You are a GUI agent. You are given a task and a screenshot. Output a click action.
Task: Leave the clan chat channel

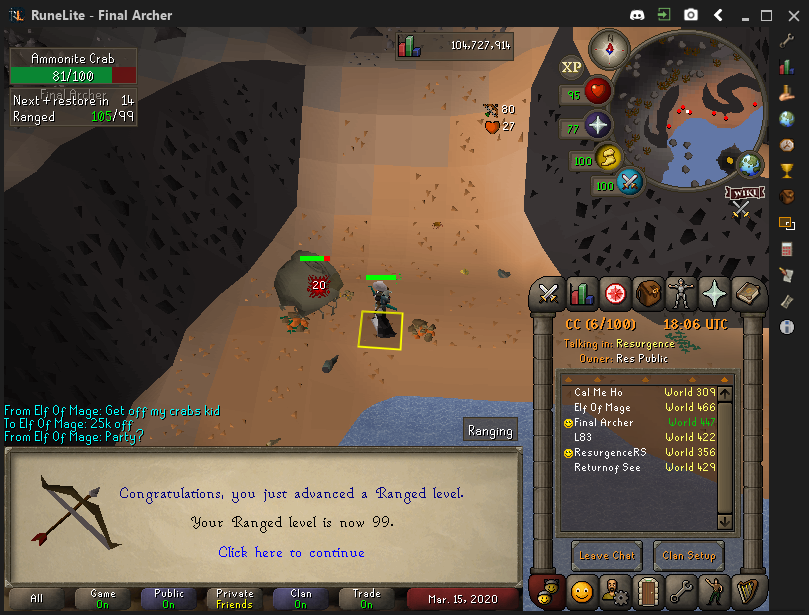607,556
